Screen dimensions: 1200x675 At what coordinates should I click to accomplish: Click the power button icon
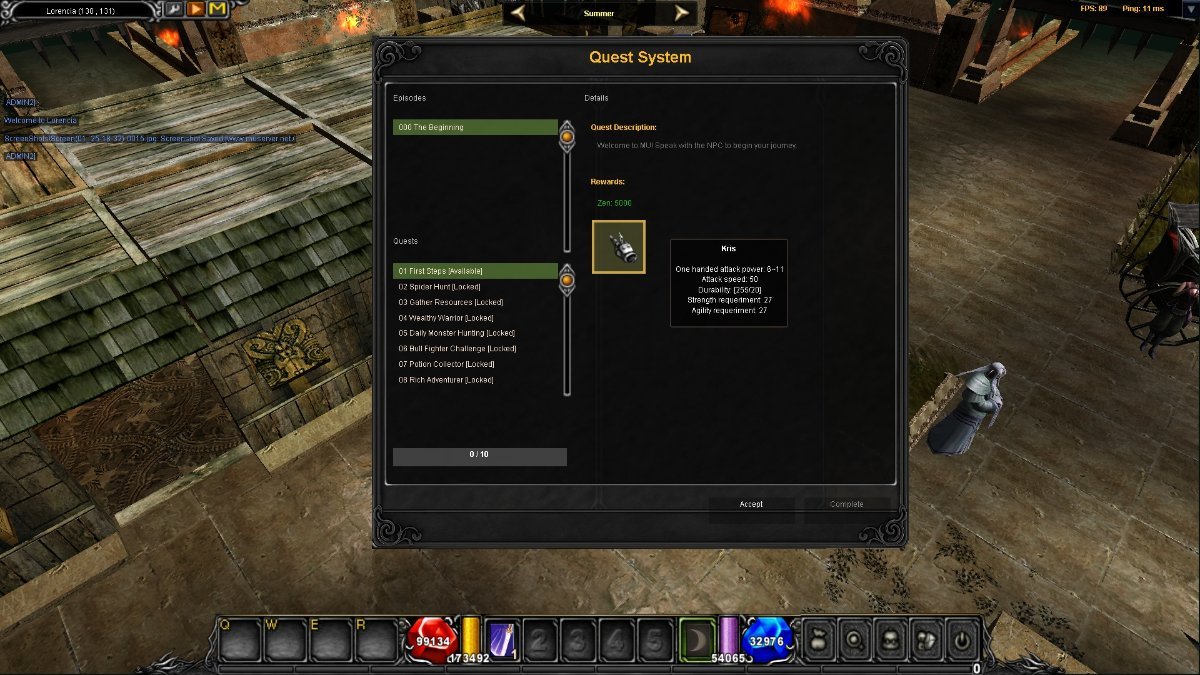(x=962, y=638)
